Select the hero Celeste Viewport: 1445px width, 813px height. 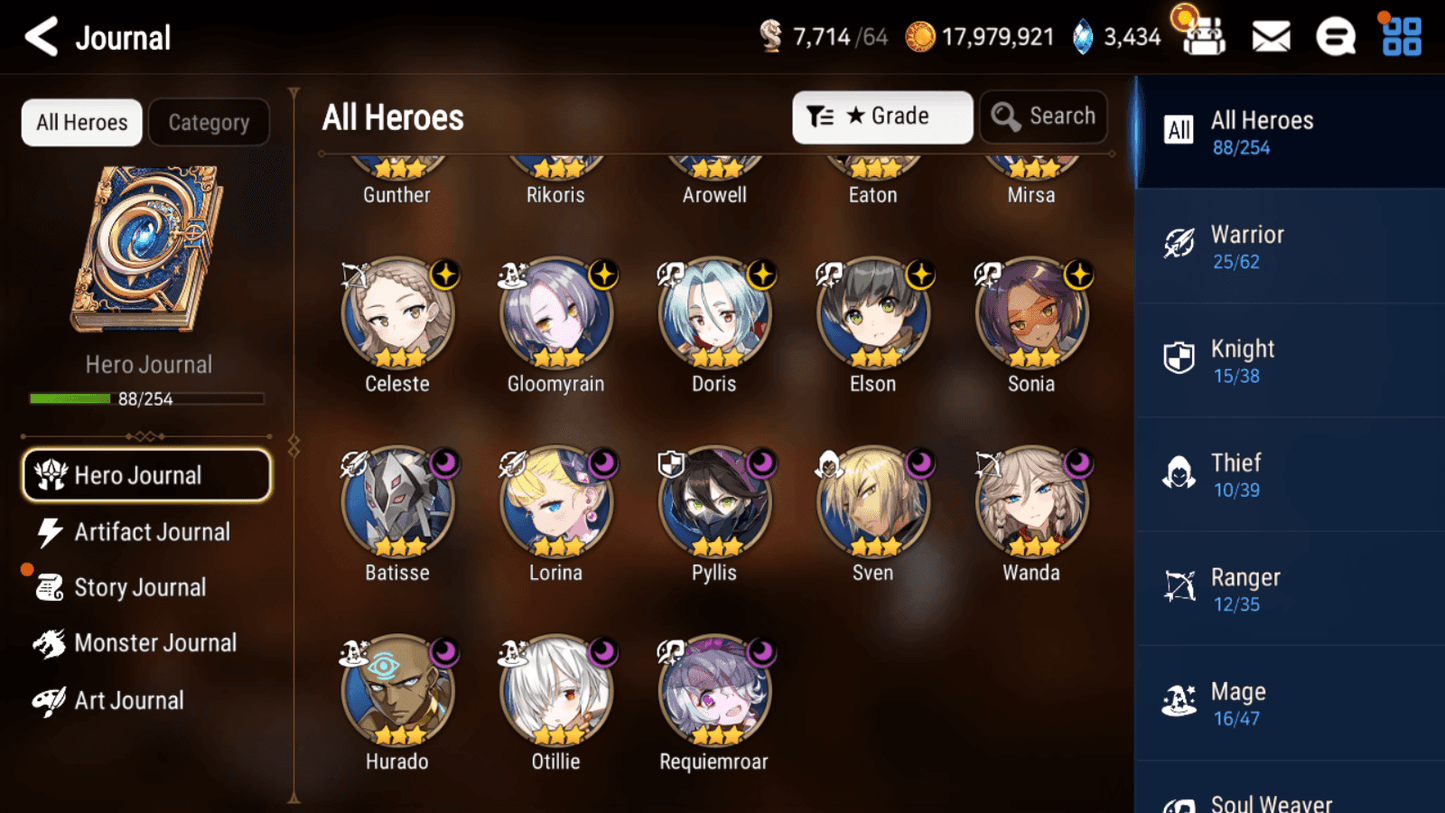click(397, 314)
